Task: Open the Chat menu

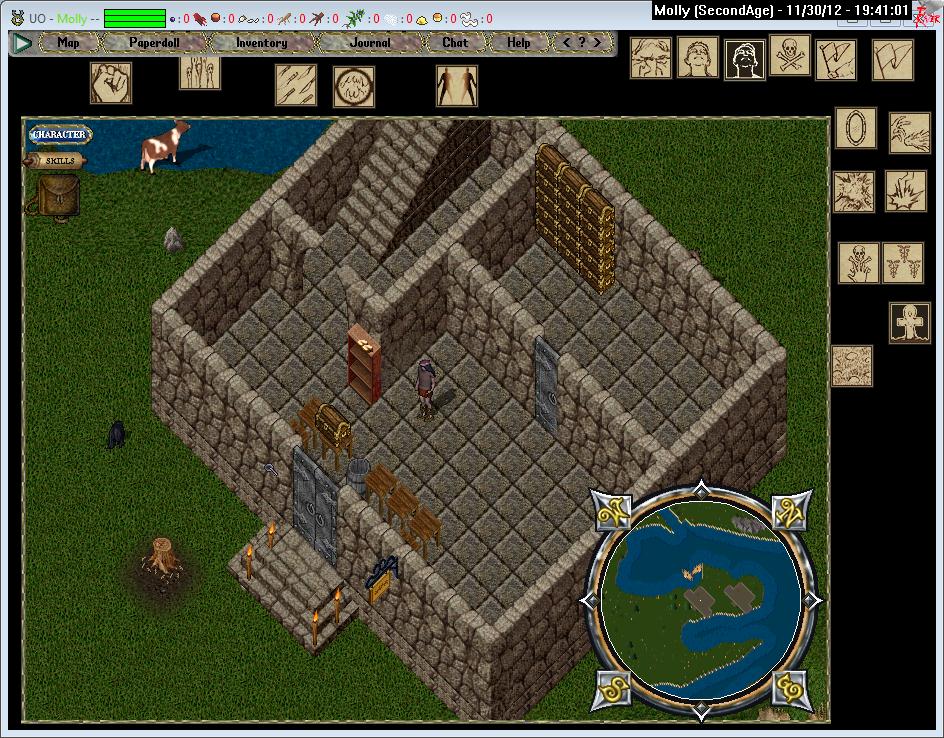Action: 455,43
